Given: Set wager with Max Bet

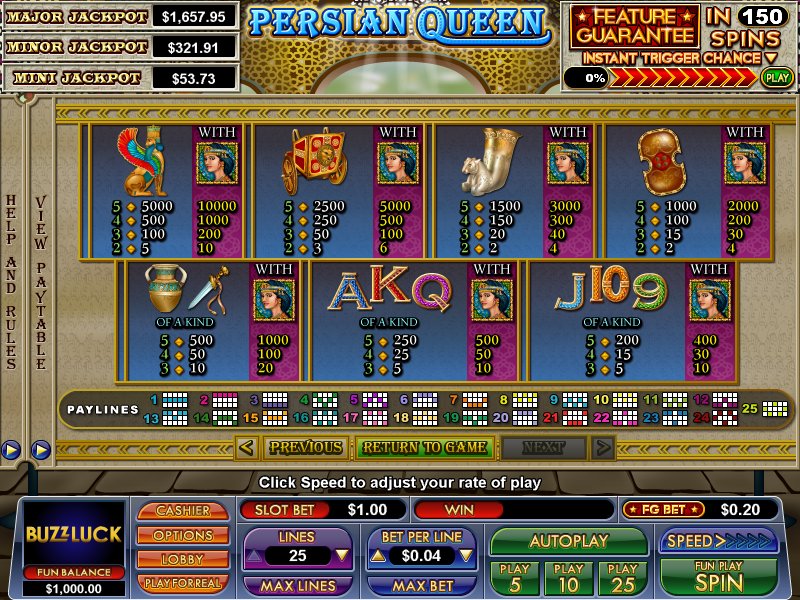Looking at the screenshot, I should click(420, 585).
